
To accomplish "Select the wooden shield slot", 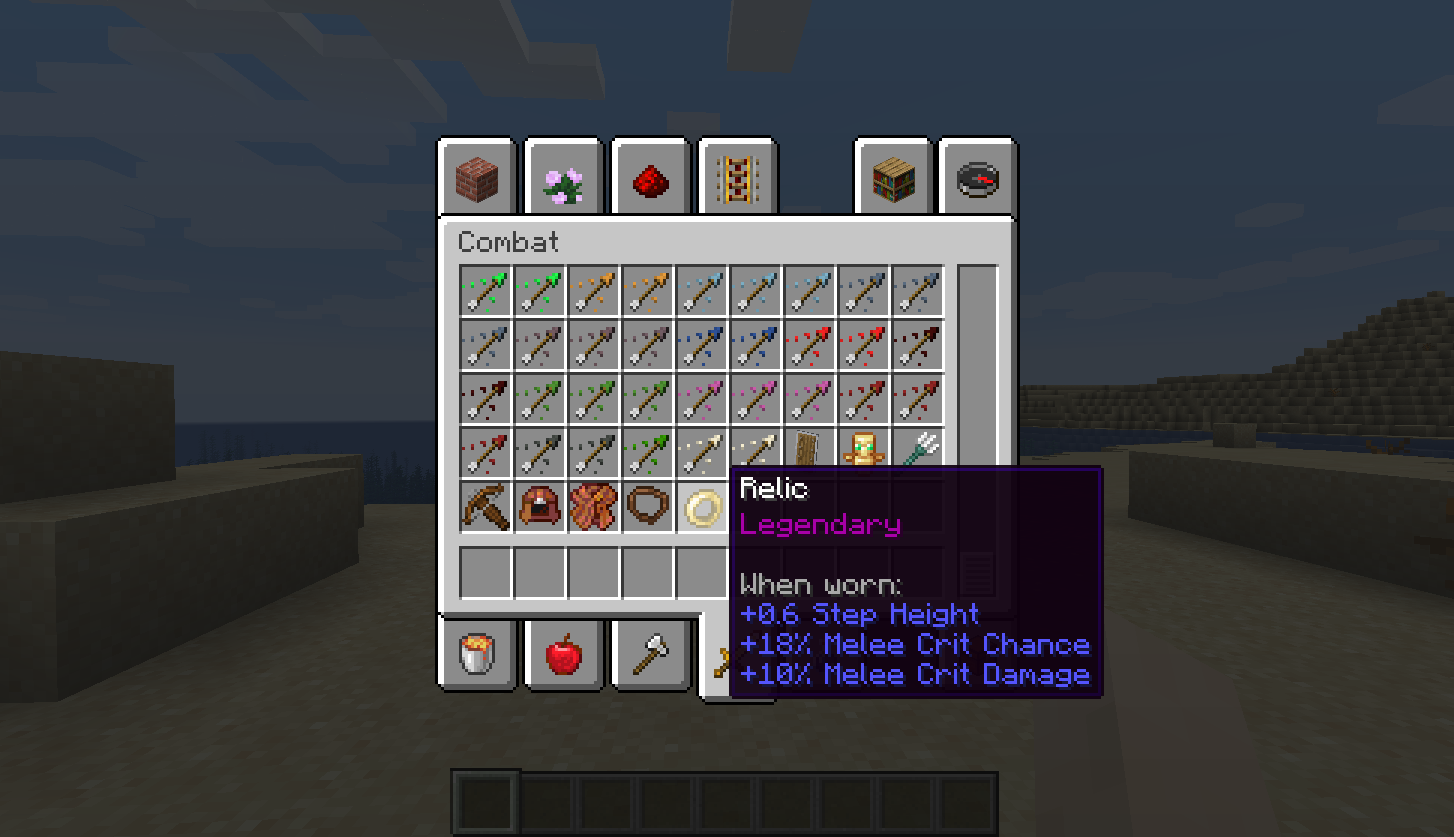I will (810, 451).
